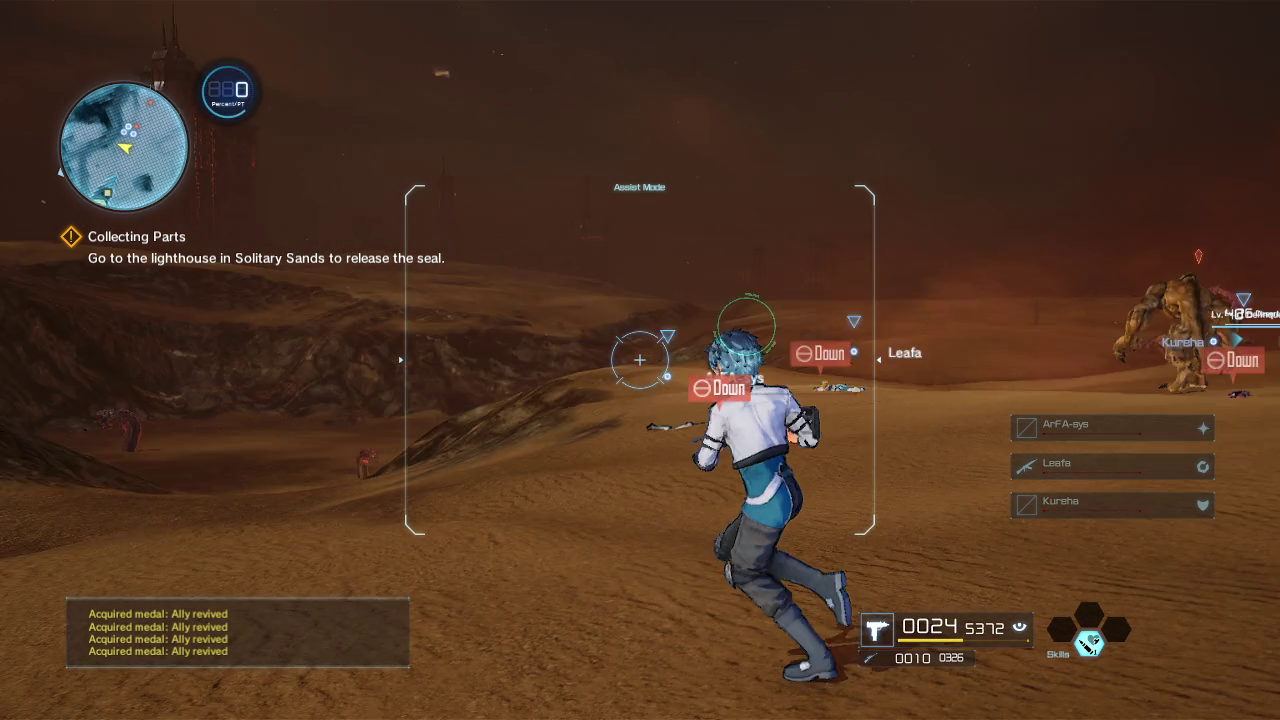This screenshot has width=1280, height=720.
Task: Choose Leafa's party member panel
Action: click(x=1112, y=466)
